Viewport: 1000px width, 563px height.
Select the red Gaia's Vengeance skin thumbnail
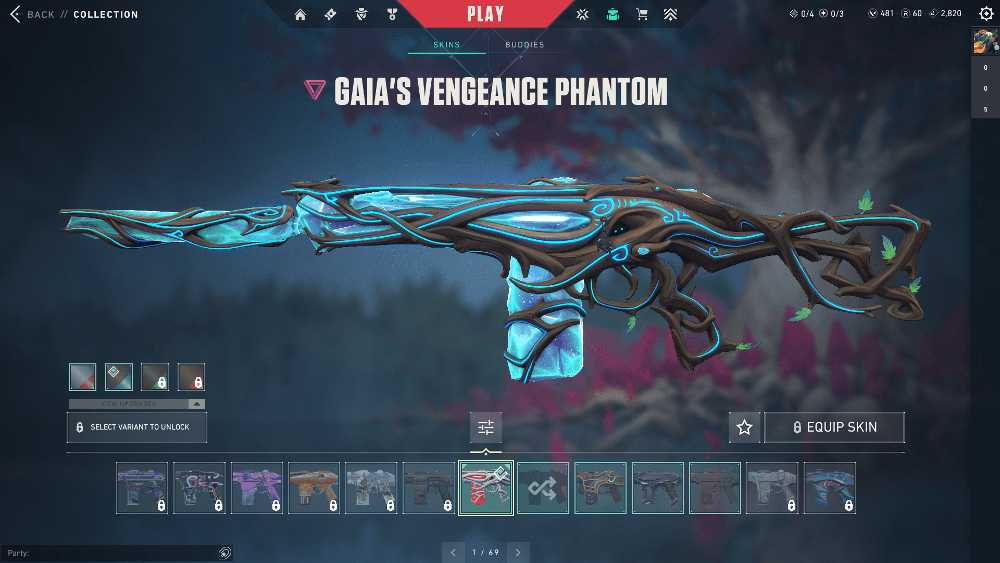[486, 488]
